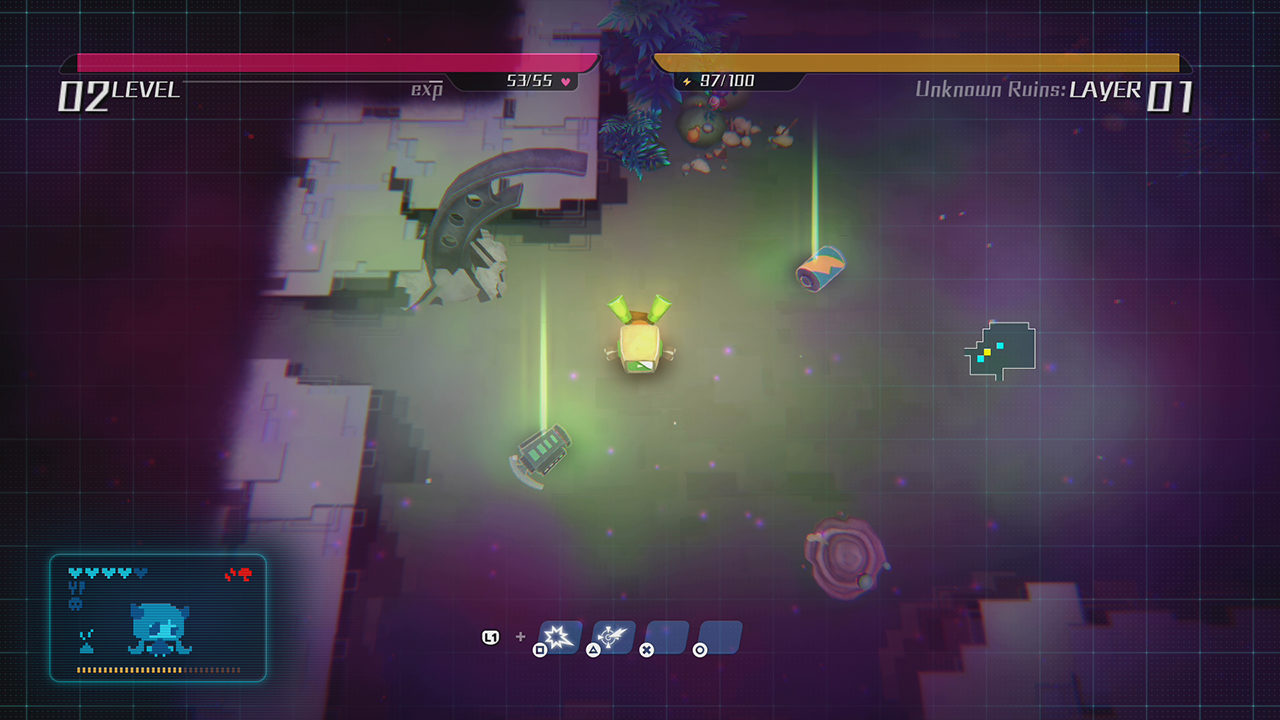
Task: Open the dungeon minimap
Action: point(1000,350)
